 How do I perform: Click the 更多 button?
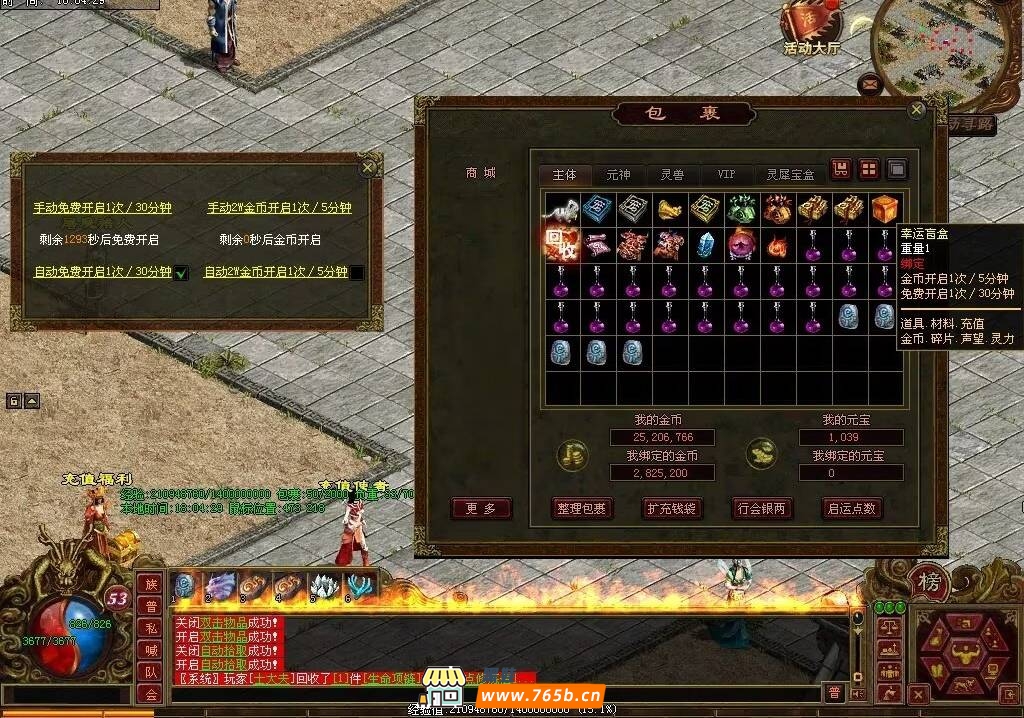point(481,508)
